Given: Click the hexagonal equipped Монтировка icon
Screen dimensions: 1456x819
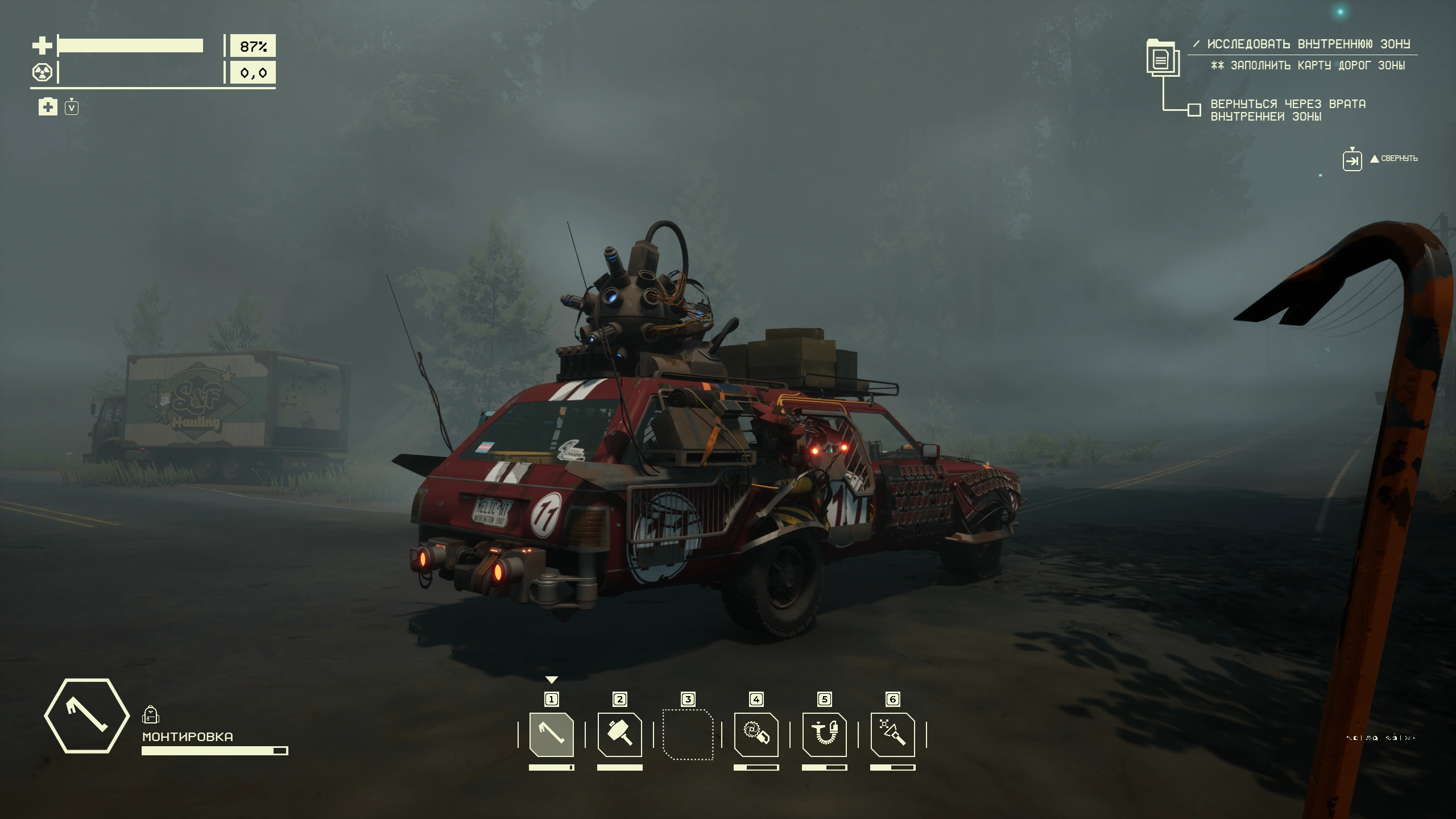Looking at the screenshot, I should 87,715.
